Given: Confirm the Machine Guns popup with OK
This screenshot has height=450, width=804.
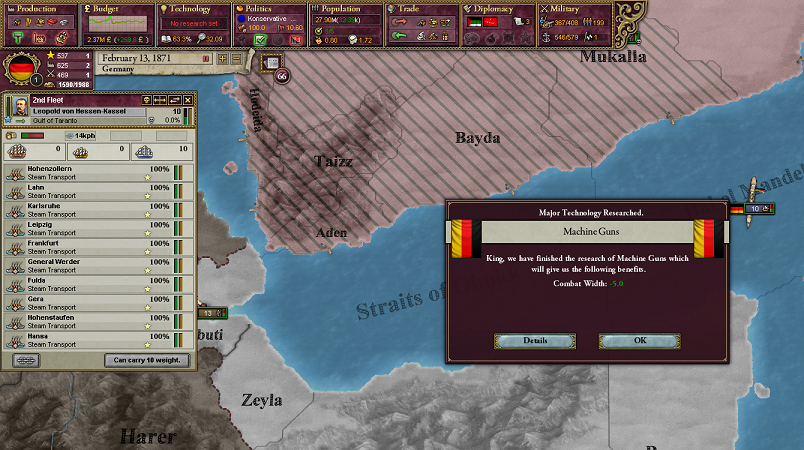Looking at the screenshot, I should click(x=639, y=341).
